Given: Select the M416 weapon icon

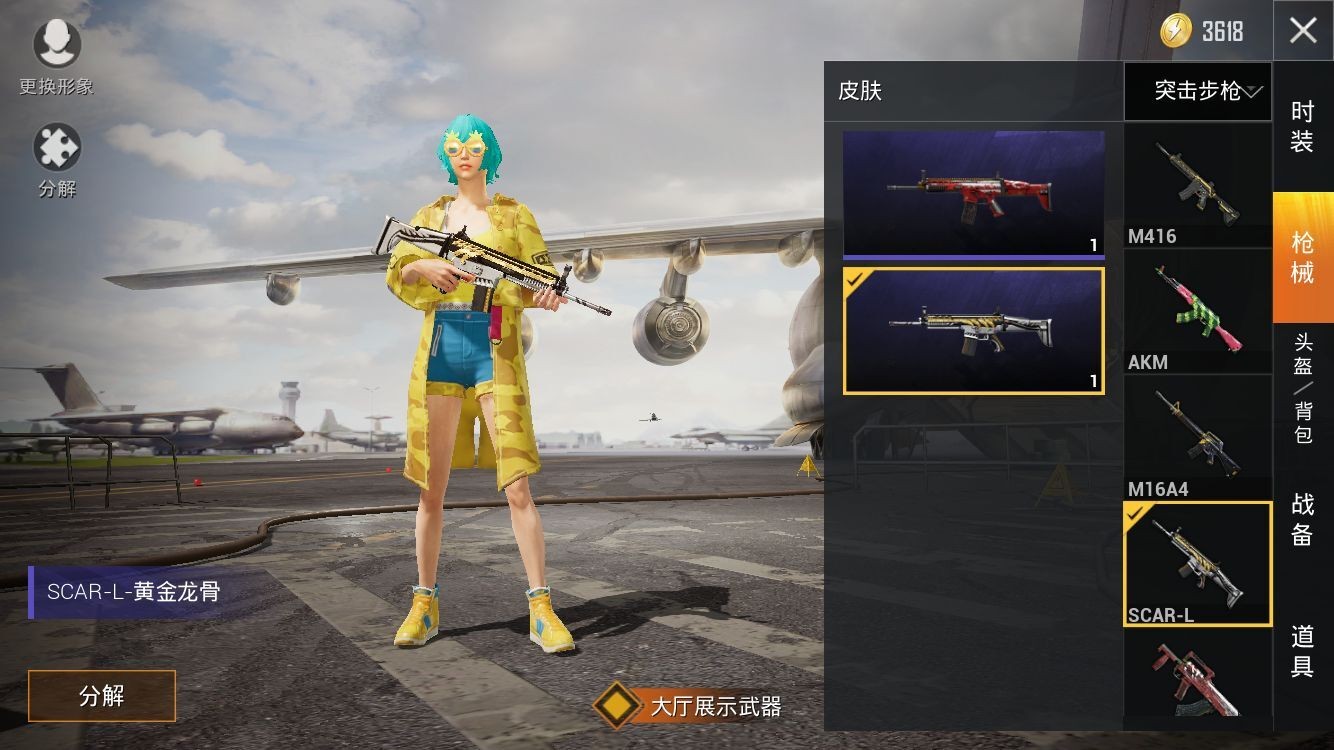Looking at the screenshot, I should click(1197, 180).
